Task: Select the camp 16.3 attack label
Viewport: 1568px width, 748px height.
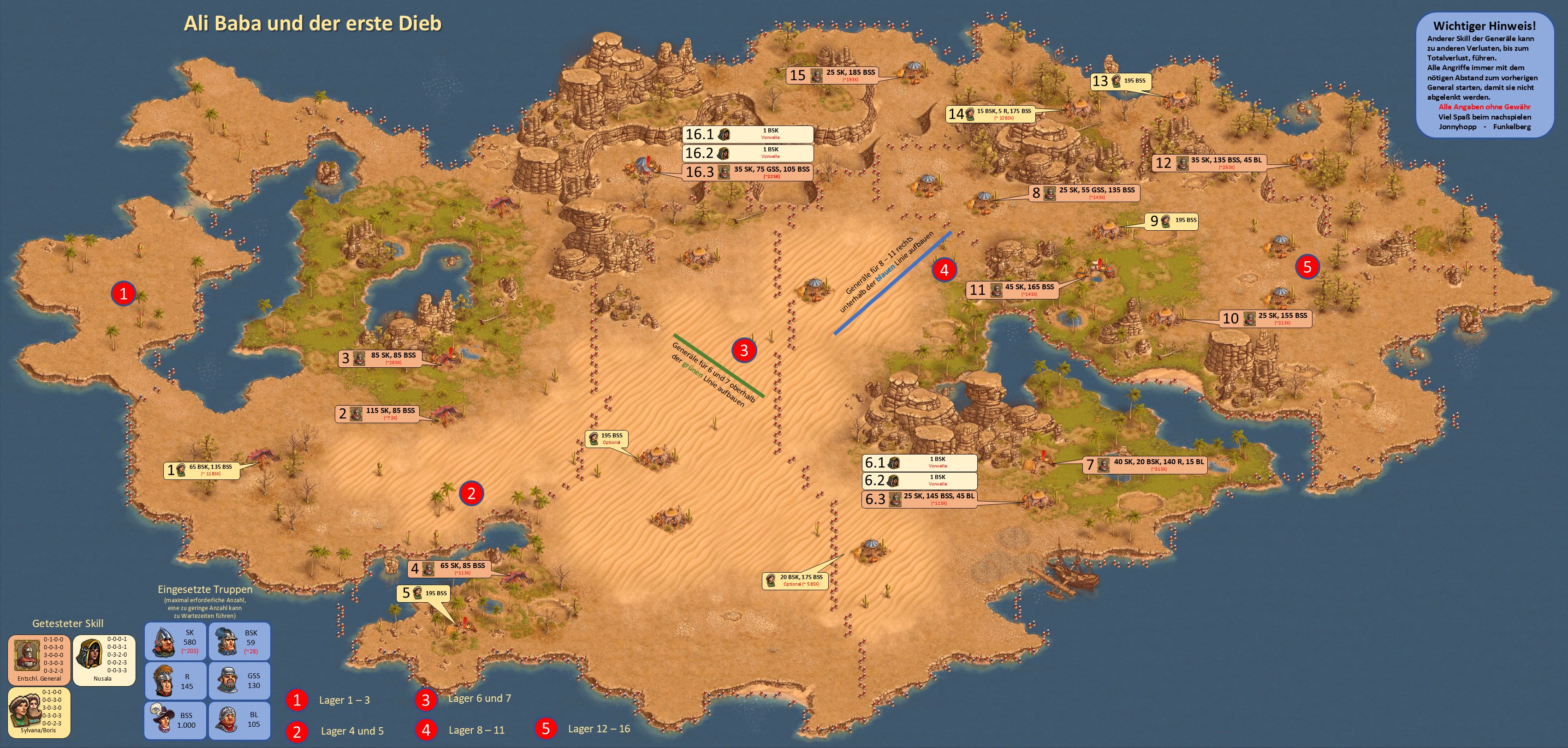Action: click(748, 172)
